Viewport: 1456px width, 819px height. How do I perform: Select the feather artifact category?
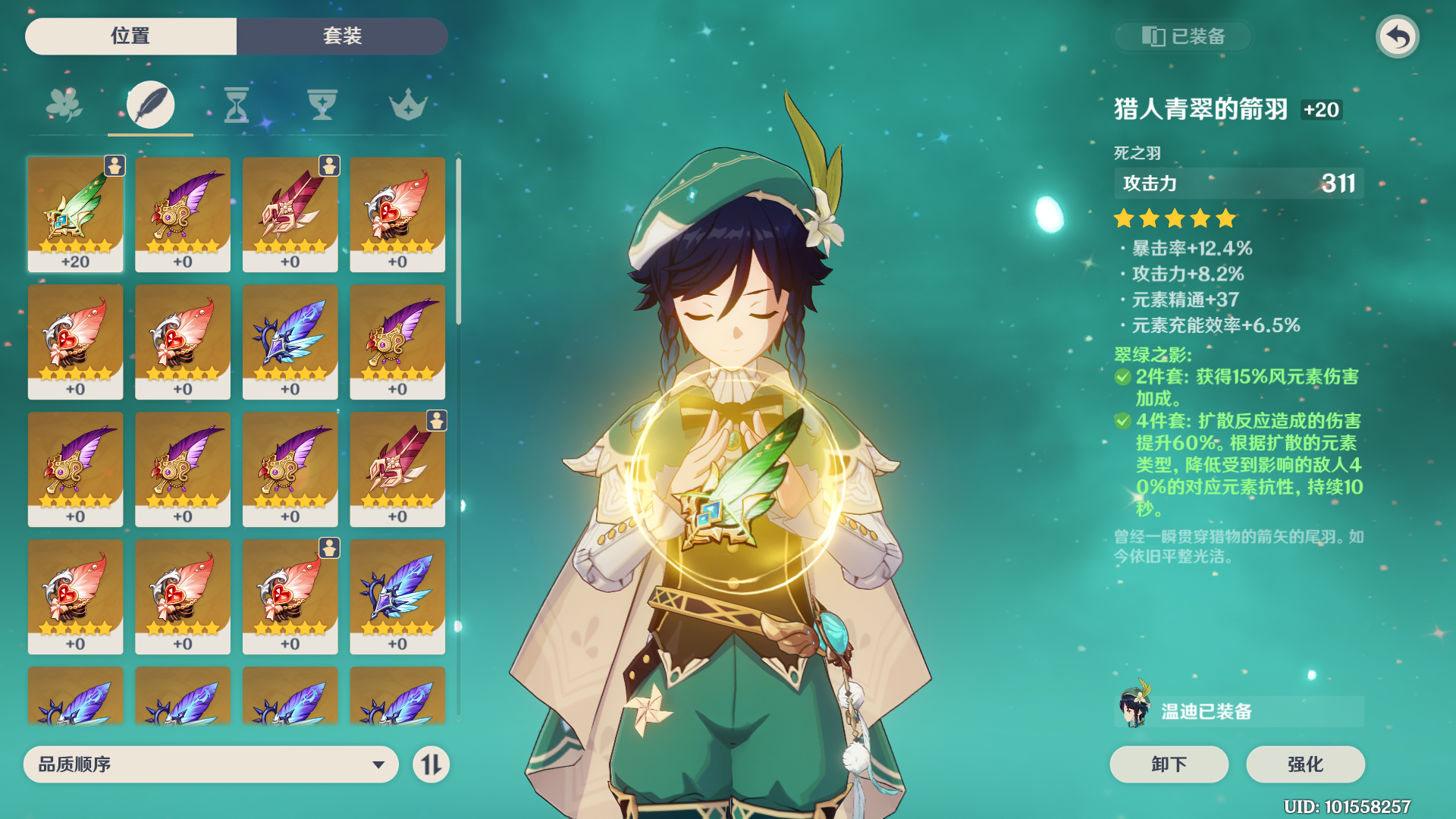coord(150,105)
